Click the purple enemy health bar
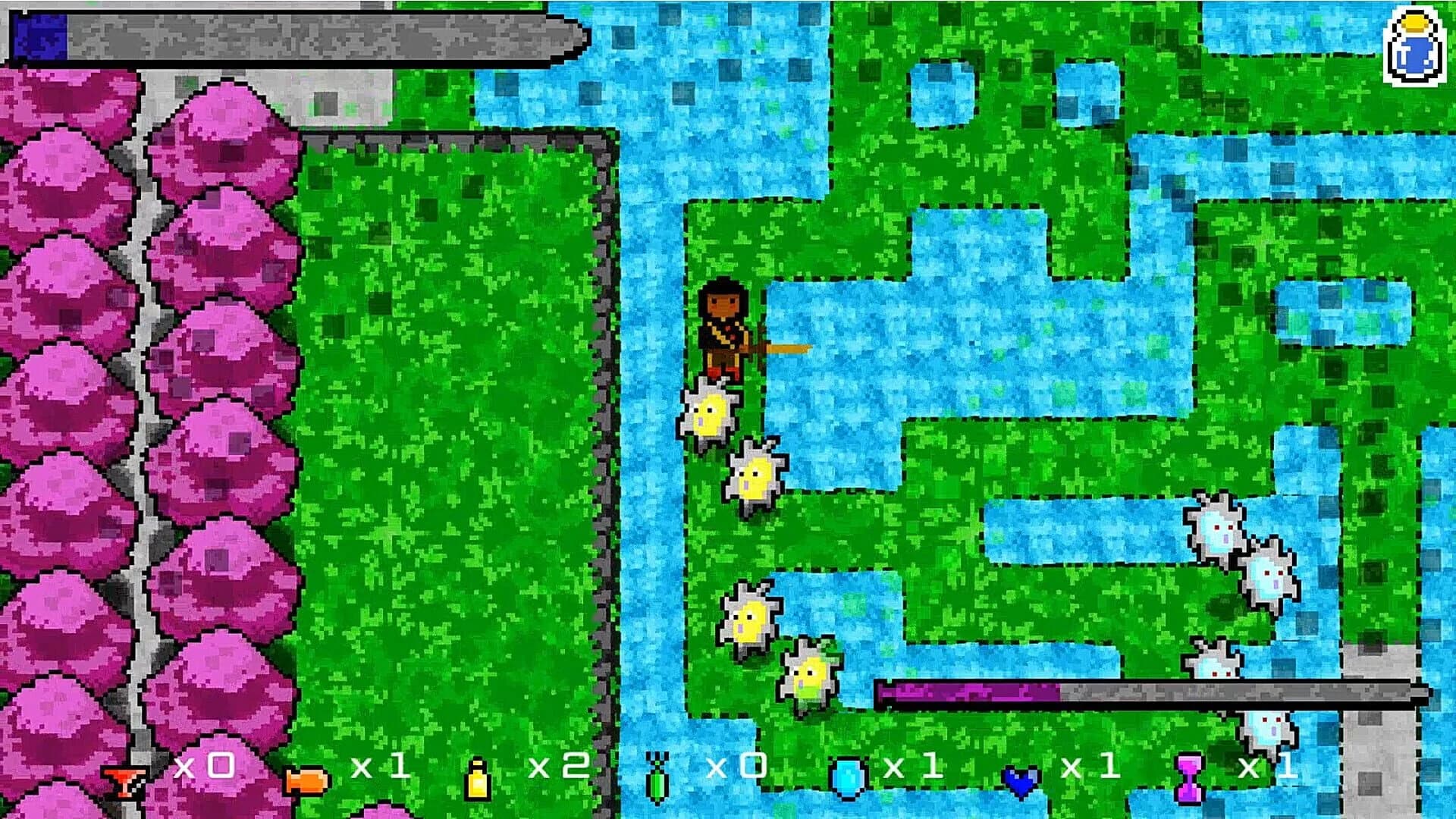Viewport: 1456px width, 819px height. tap(978, 692)
